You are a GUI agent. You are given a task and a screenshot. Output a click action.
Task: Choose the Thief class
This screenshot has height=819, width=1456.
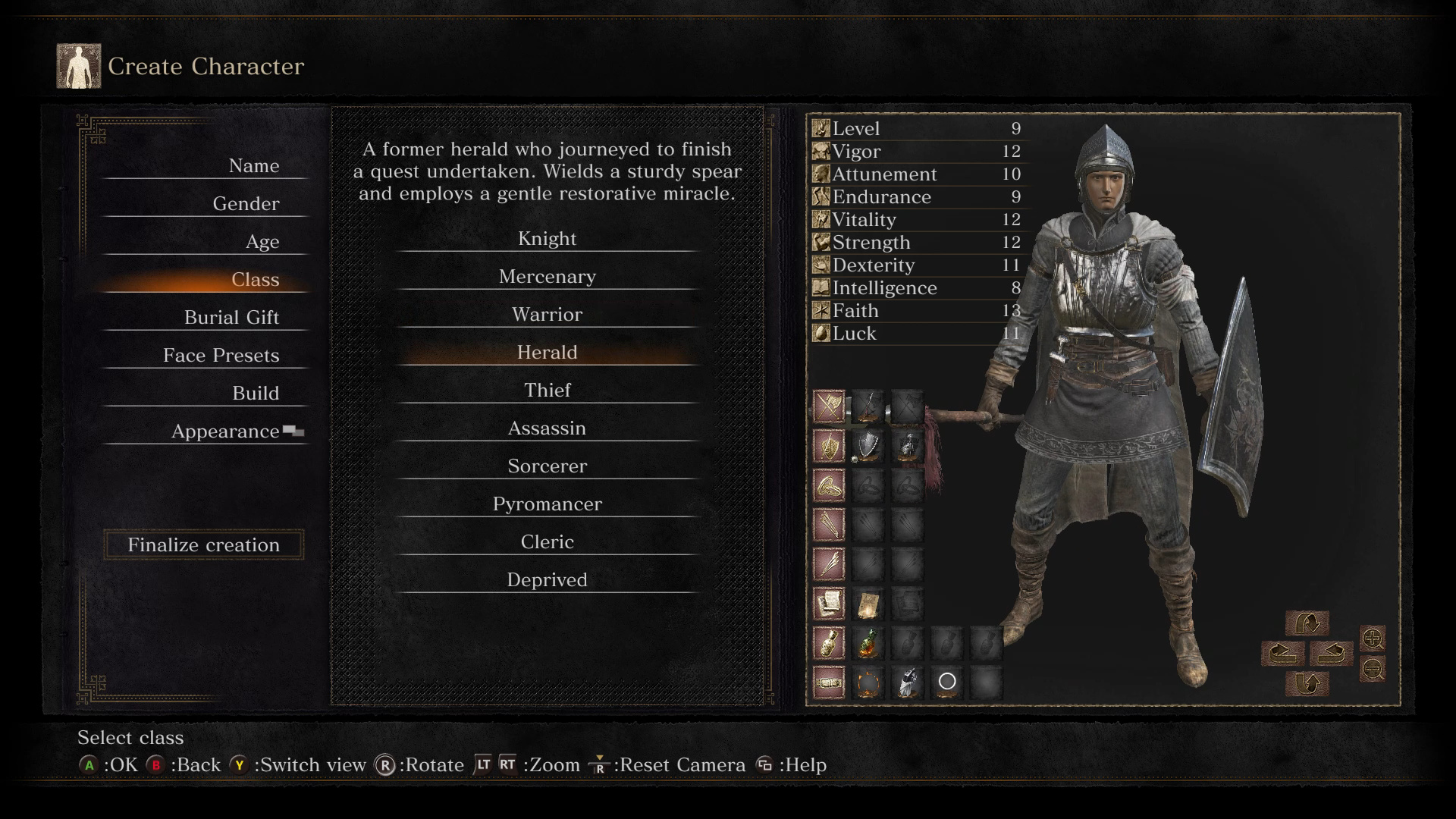click(547, 391)
